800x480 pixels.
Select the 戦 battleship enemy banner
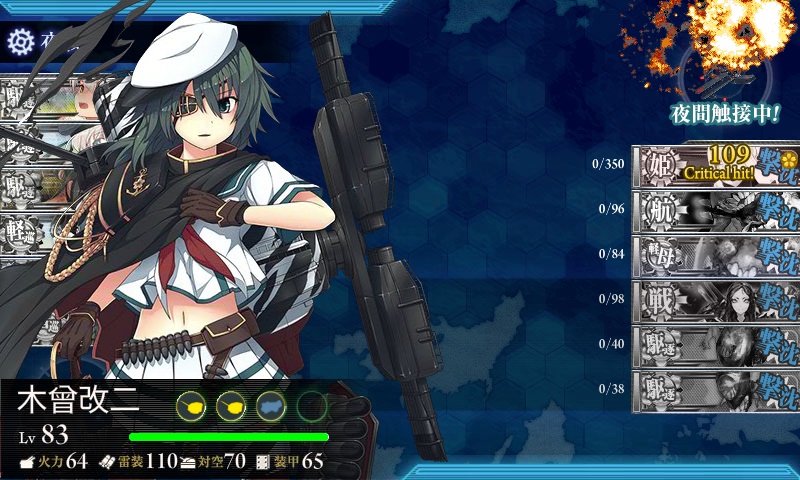point(715,300)
